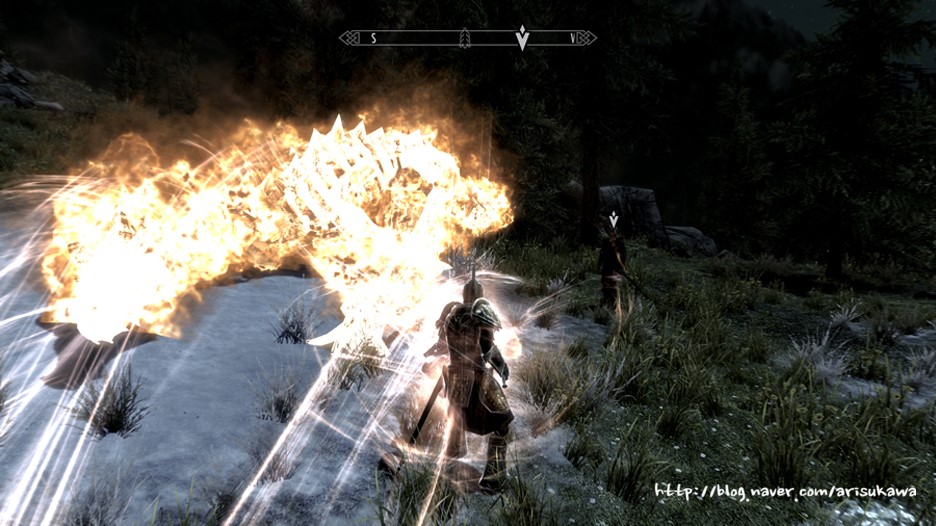Click the floating quest marker above the follower
Viewport: 936px width, 526px height.
(613, 219)
